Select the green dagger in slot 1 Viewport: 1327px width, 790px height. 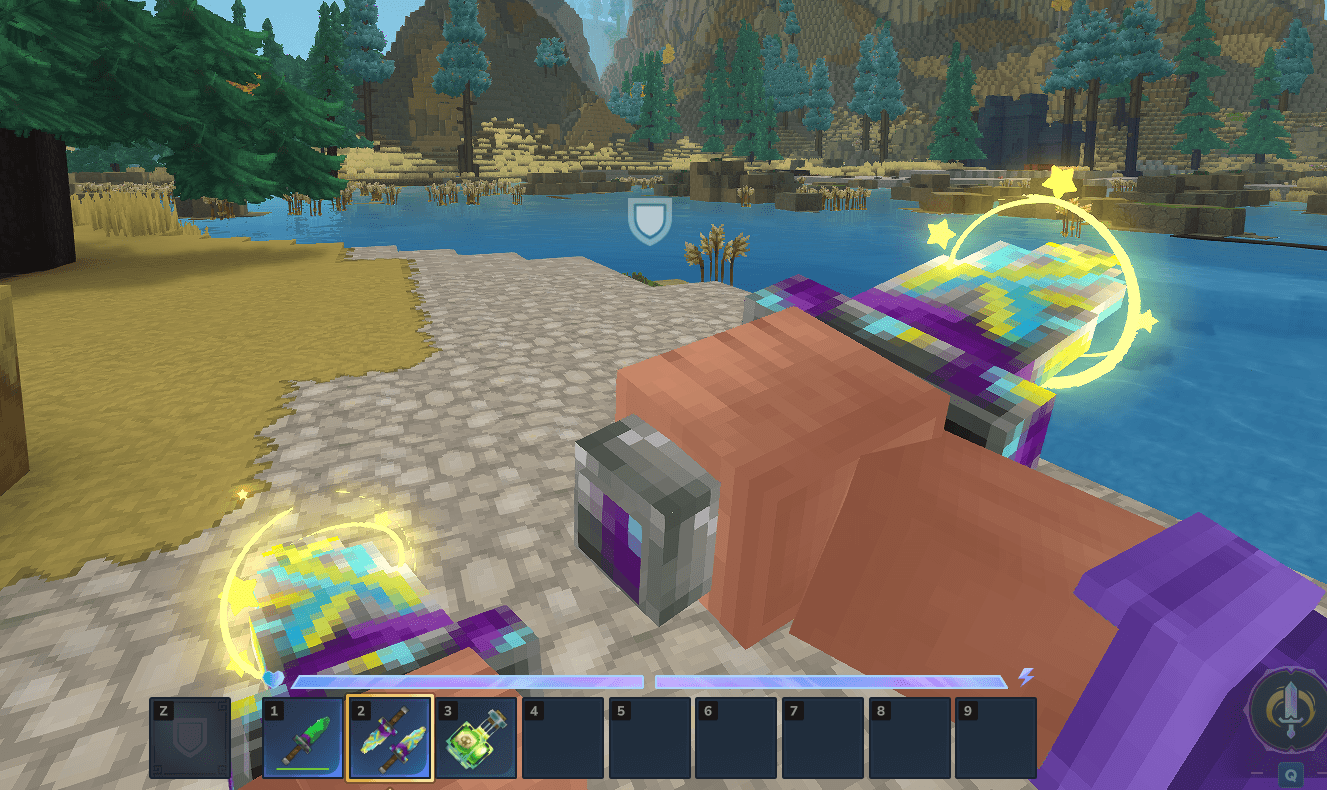click(303, 738)
